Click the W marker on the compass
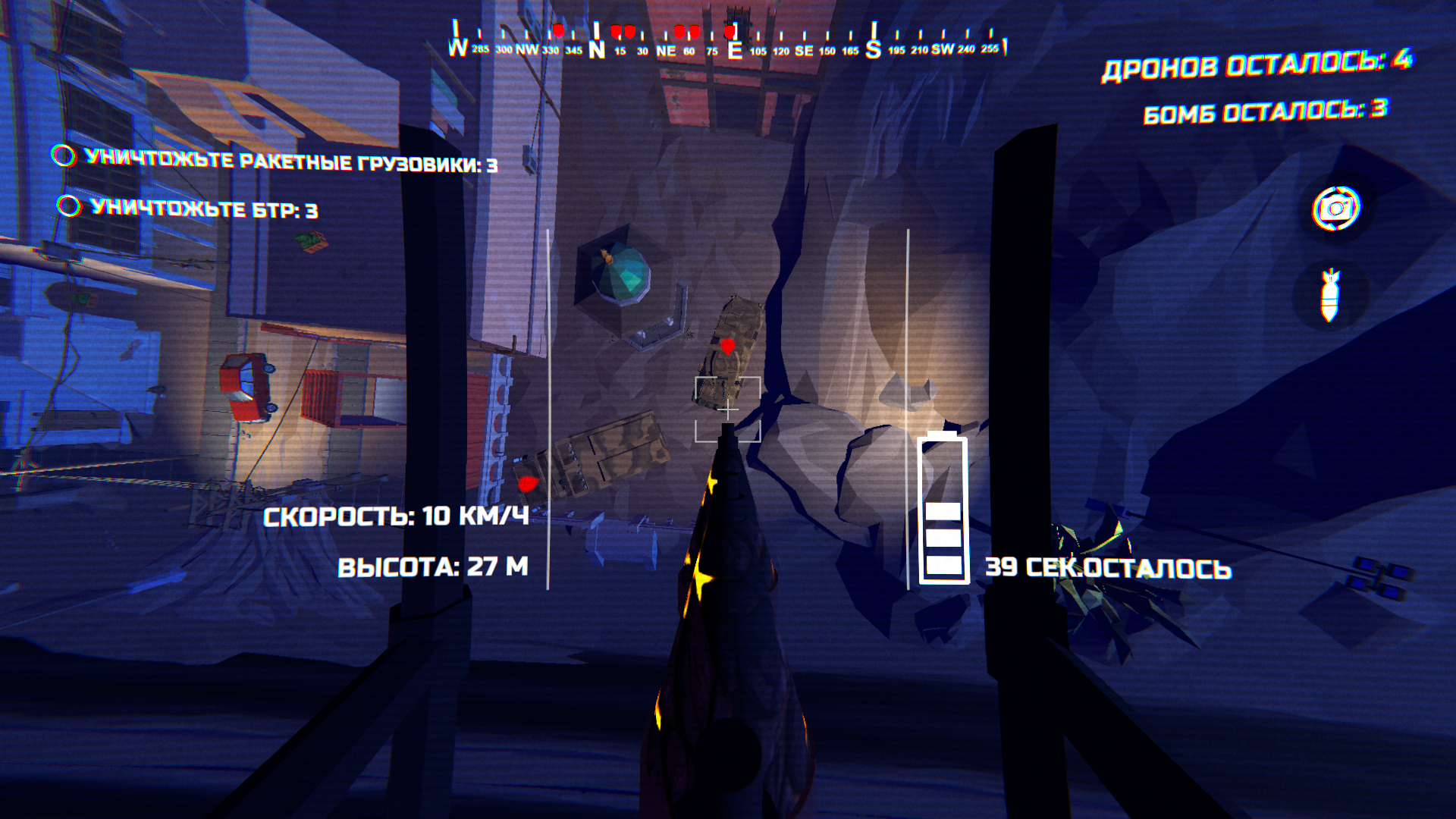The image size is (1456, 819). [x=458, y=47]
